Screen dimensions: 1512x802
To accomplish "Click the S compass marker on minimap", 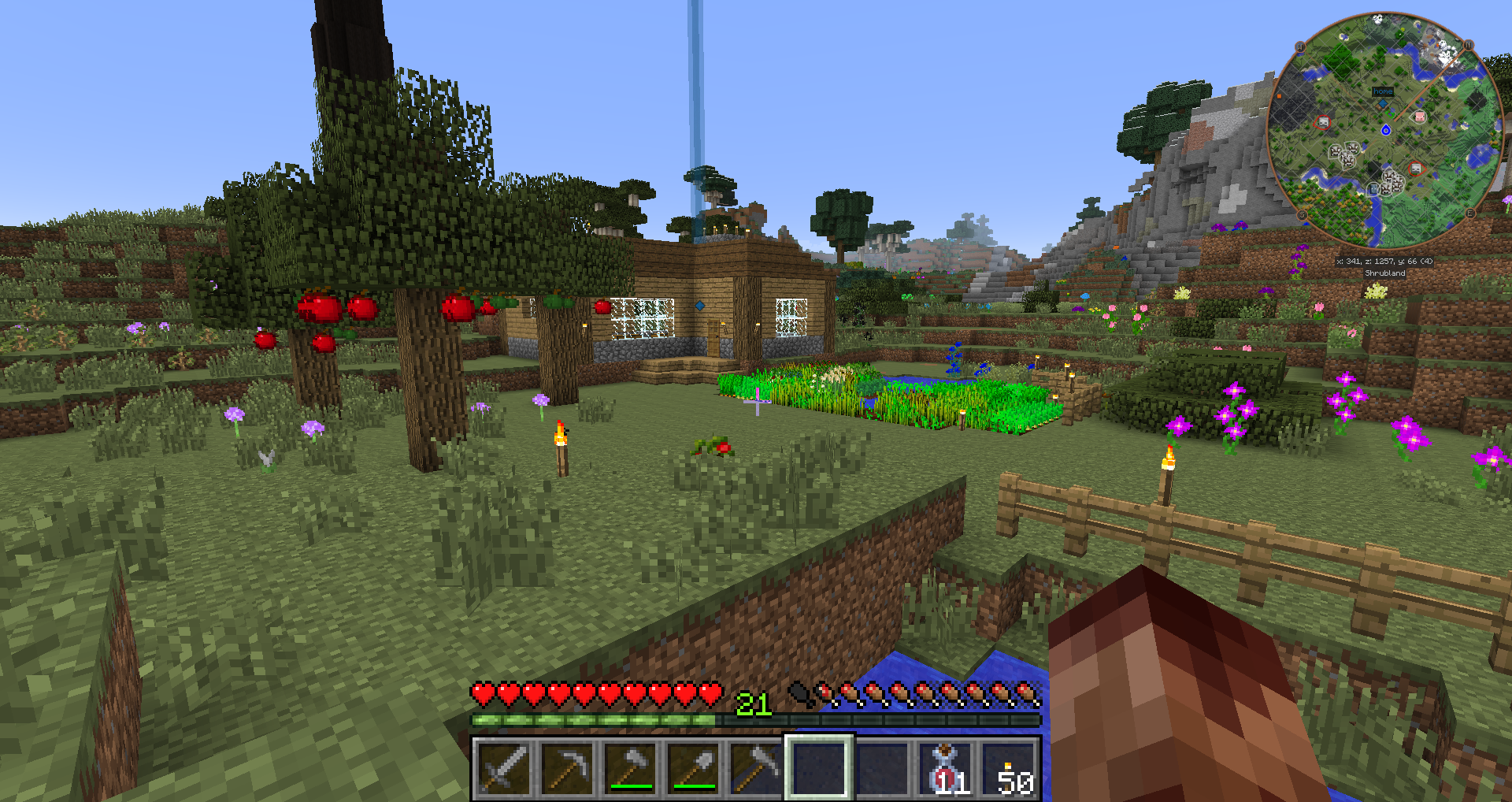I will 1302,215.
